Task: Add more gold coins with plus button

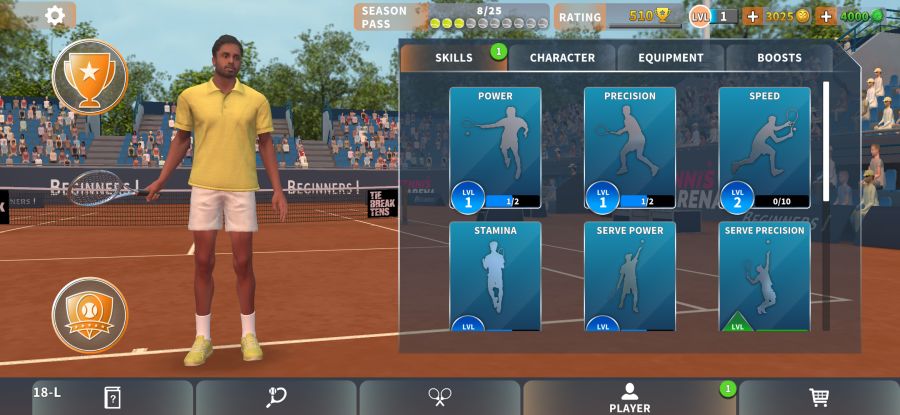Action: tap(752, 16)
